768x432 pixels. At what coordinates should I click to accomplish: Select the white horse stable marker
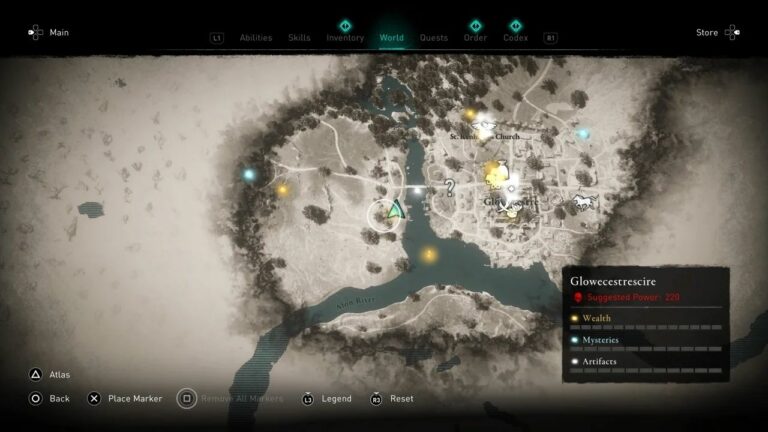click(x=583, y=203)
